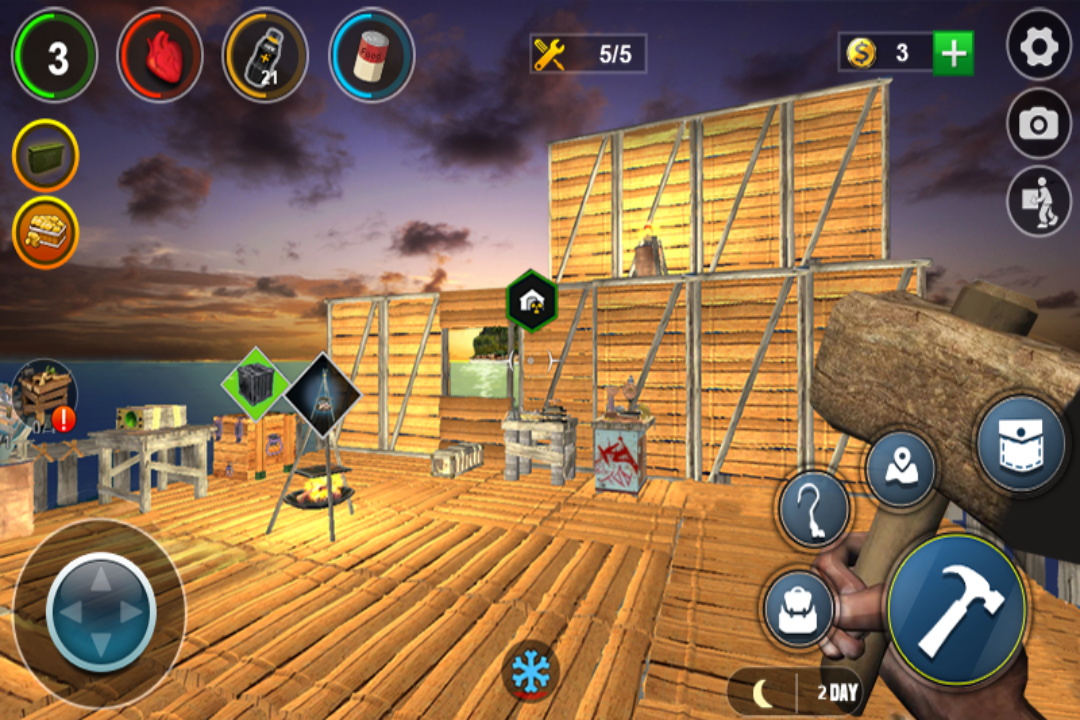Select the hook tool button

coord(814,510)
